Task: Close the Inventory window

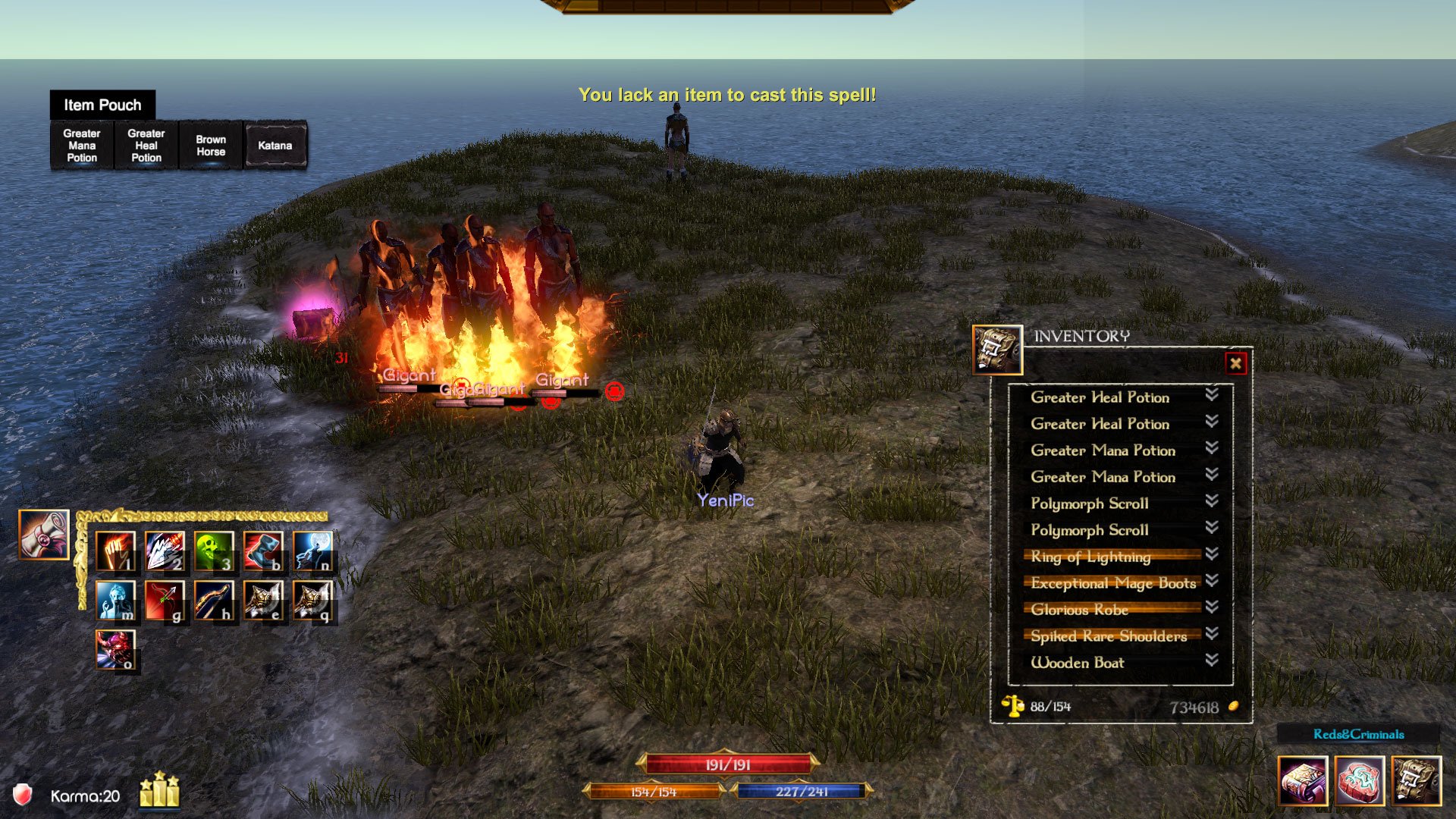Action: point(1235,363)
